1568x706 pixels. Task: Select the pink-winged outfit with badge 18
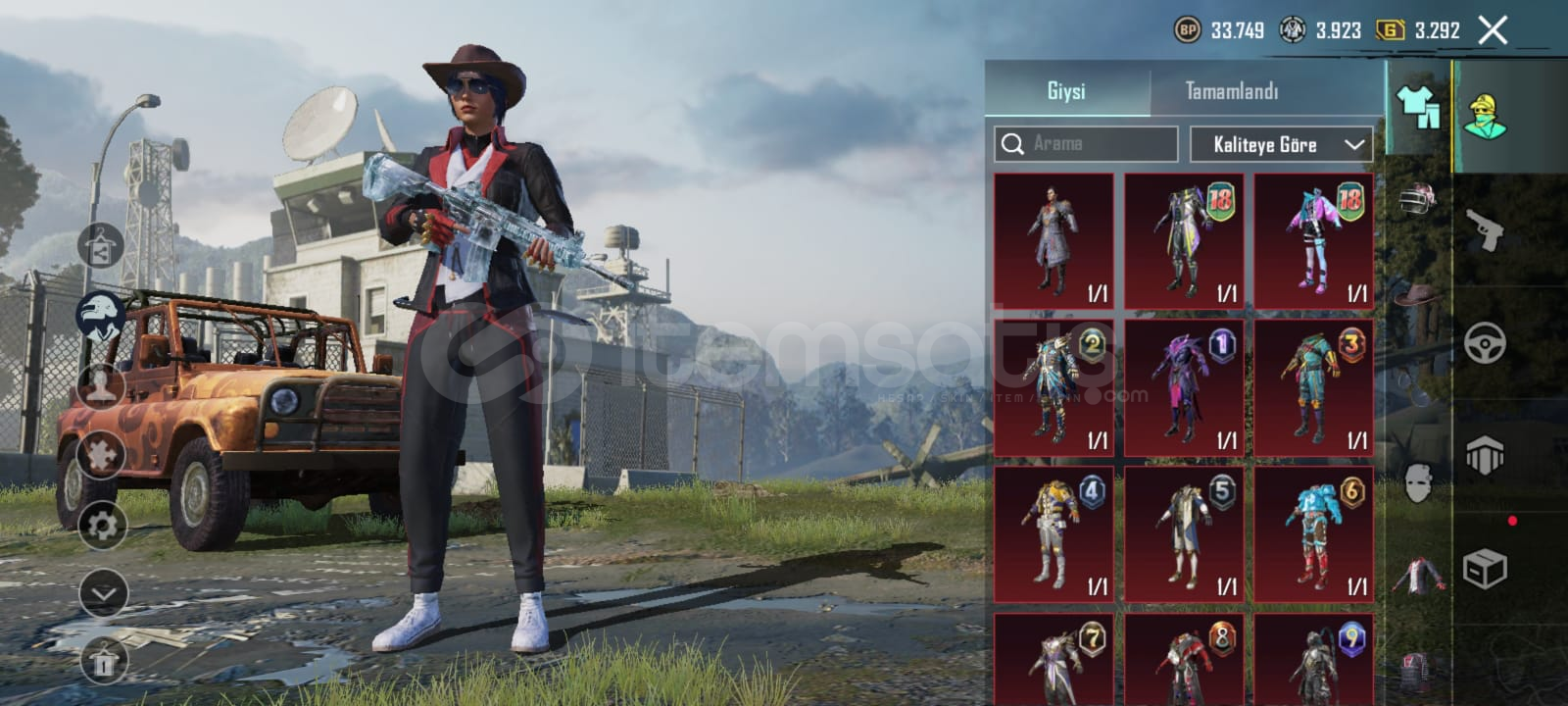pos(1313,241)
